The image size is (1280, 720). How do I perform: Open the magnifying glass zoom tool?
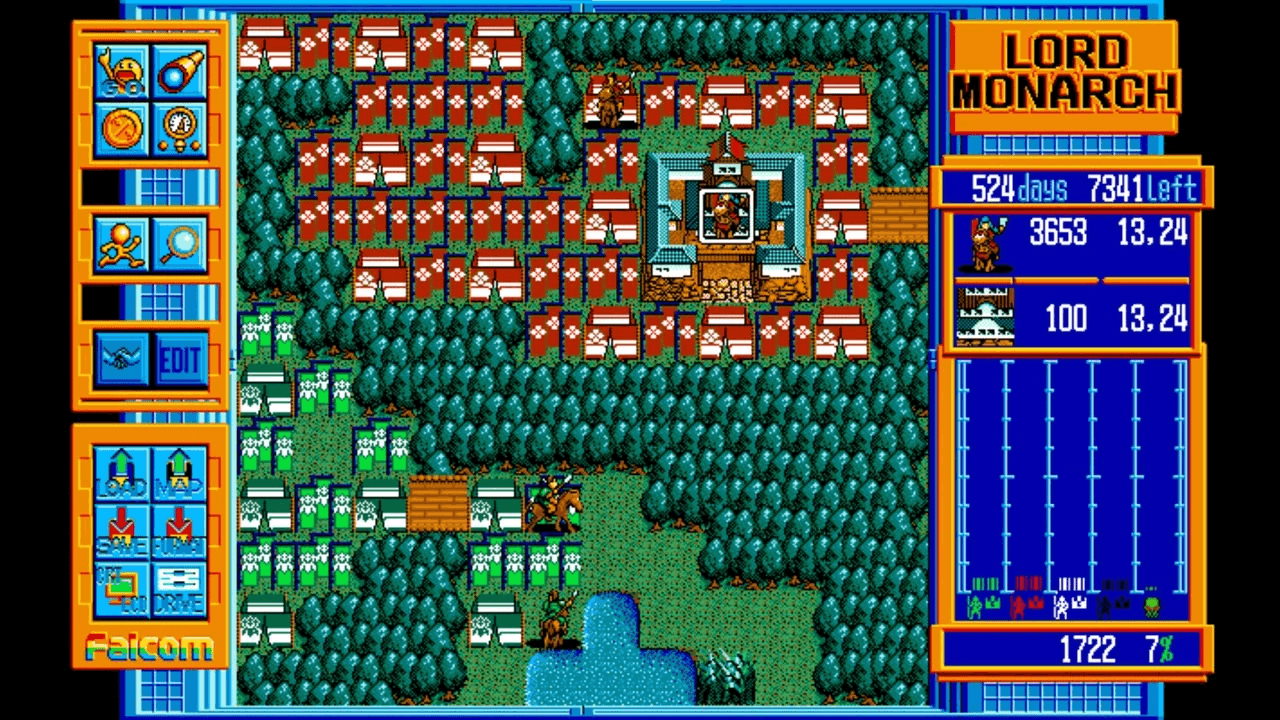180,243
